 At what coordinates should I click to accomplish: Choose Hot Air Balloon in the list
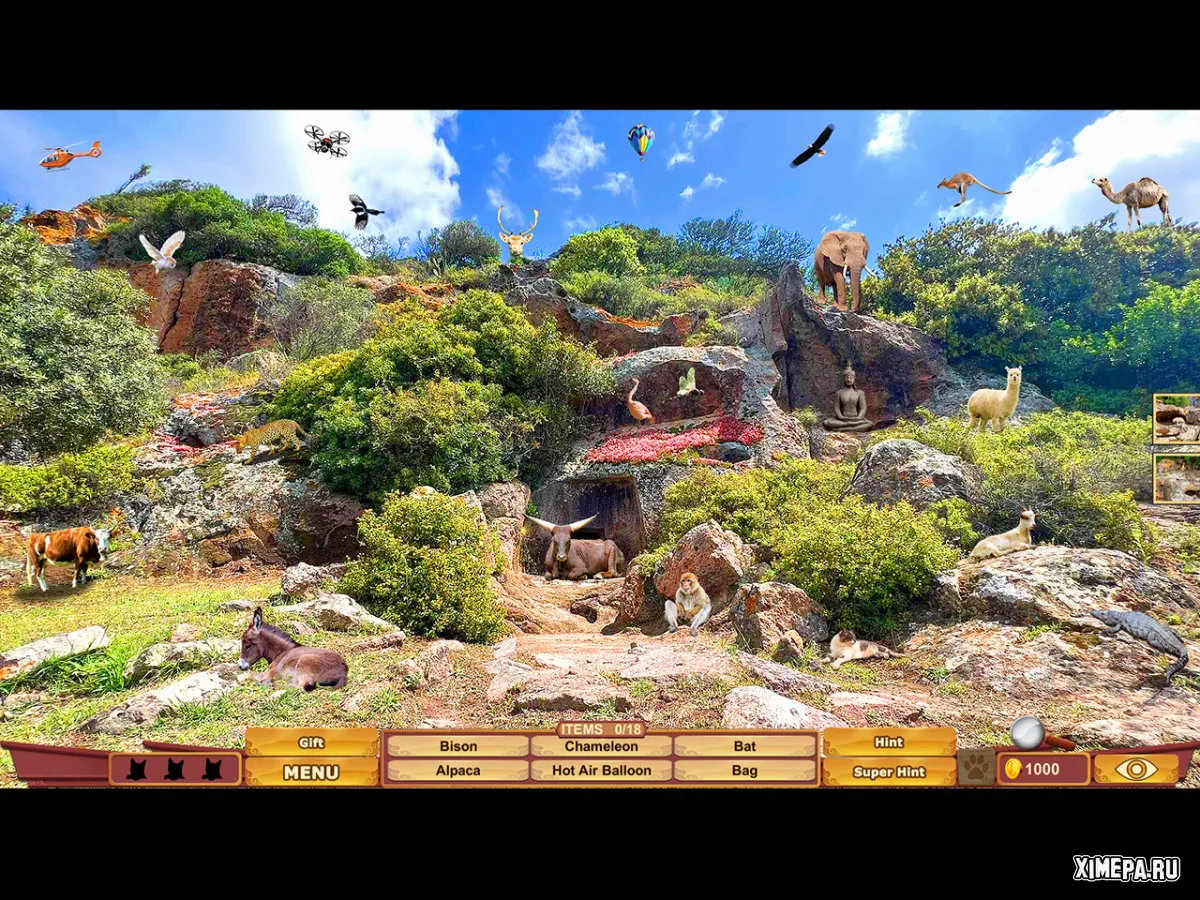coord(601,771)
